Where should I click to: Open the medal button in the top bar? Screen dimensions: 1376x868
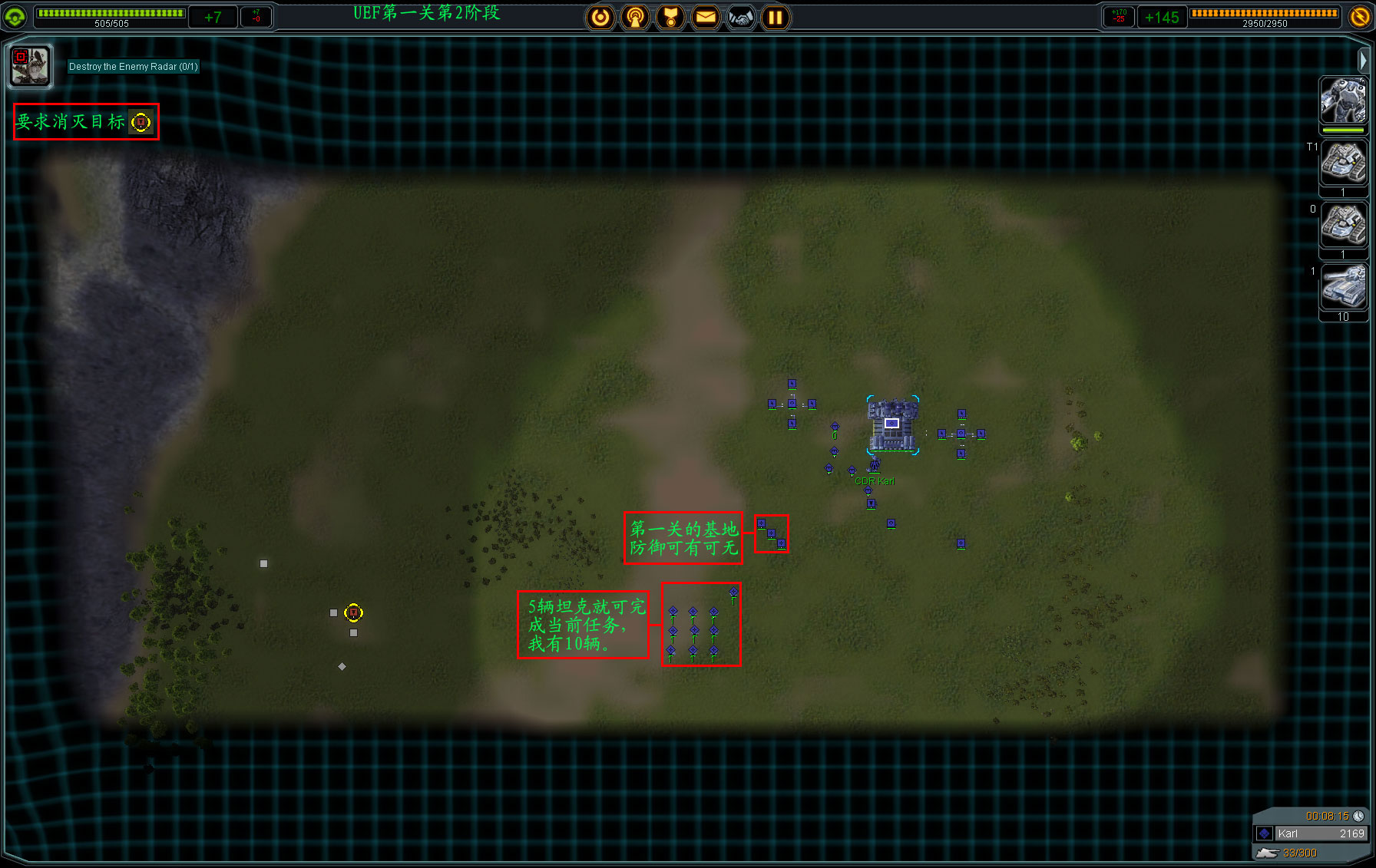670,17
